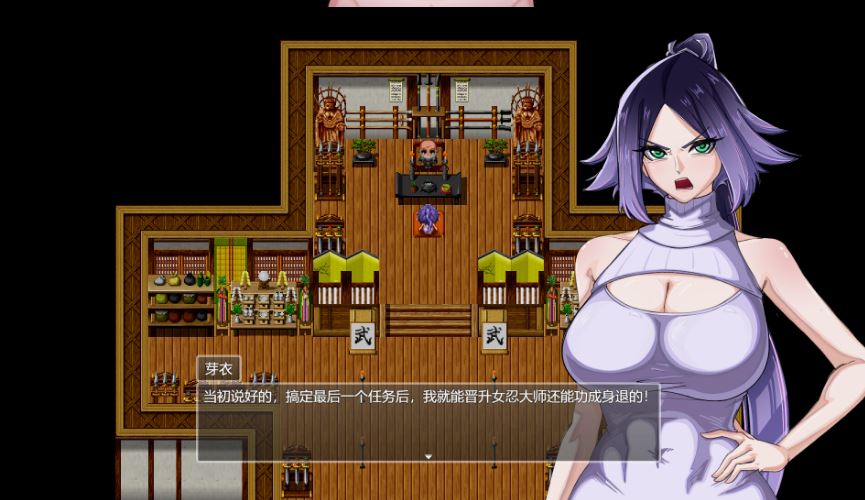This screenshot has width=865, height=500.
Task: Advance dialogue with the down-arrow indicator
Action: point(428,457)
